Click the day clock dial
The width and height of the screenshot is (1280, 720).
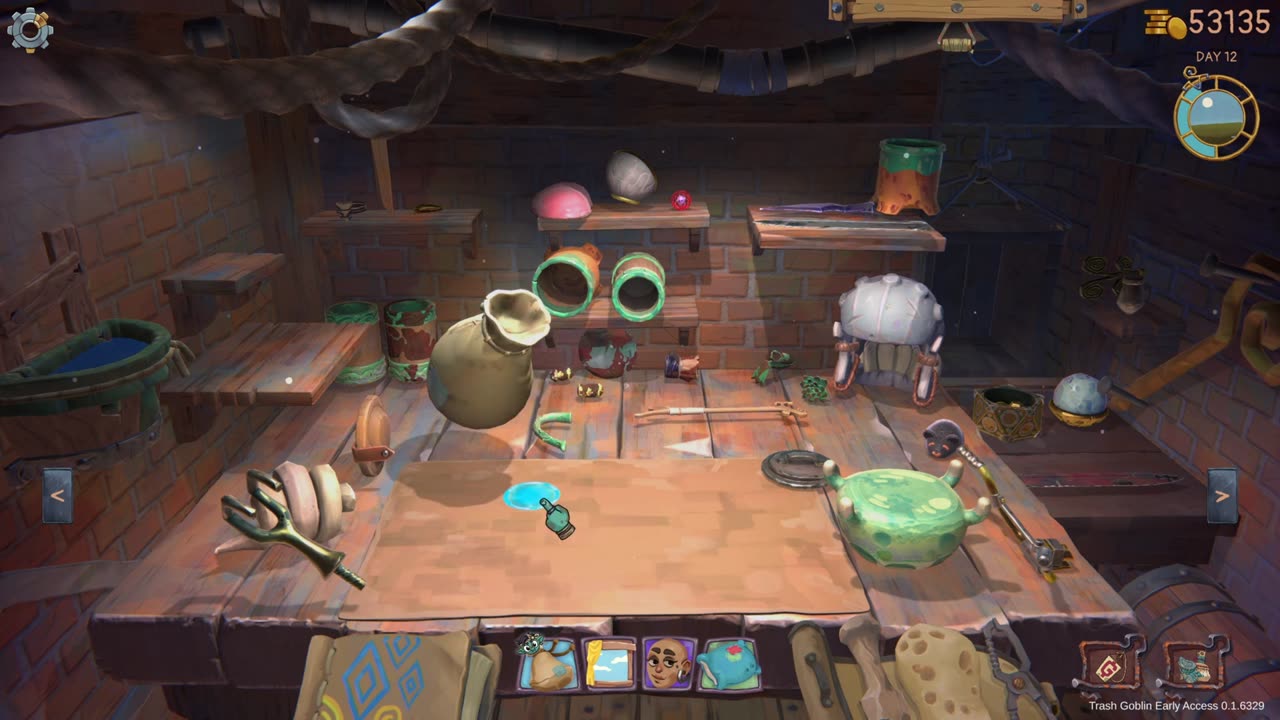pyautogui.click(x=1215, y=116)
